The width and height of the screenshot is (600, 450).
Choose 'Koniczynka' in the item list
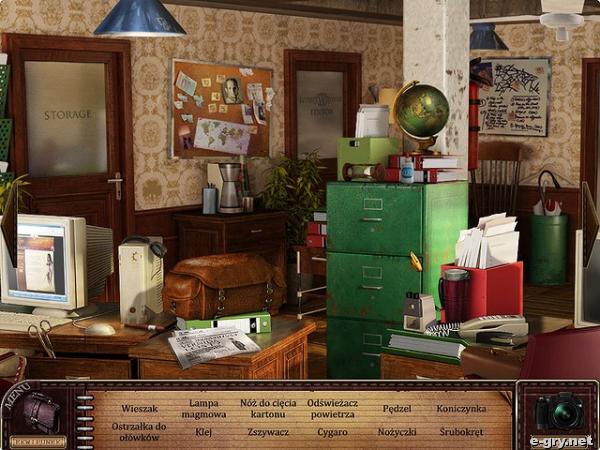pos(461,408)
